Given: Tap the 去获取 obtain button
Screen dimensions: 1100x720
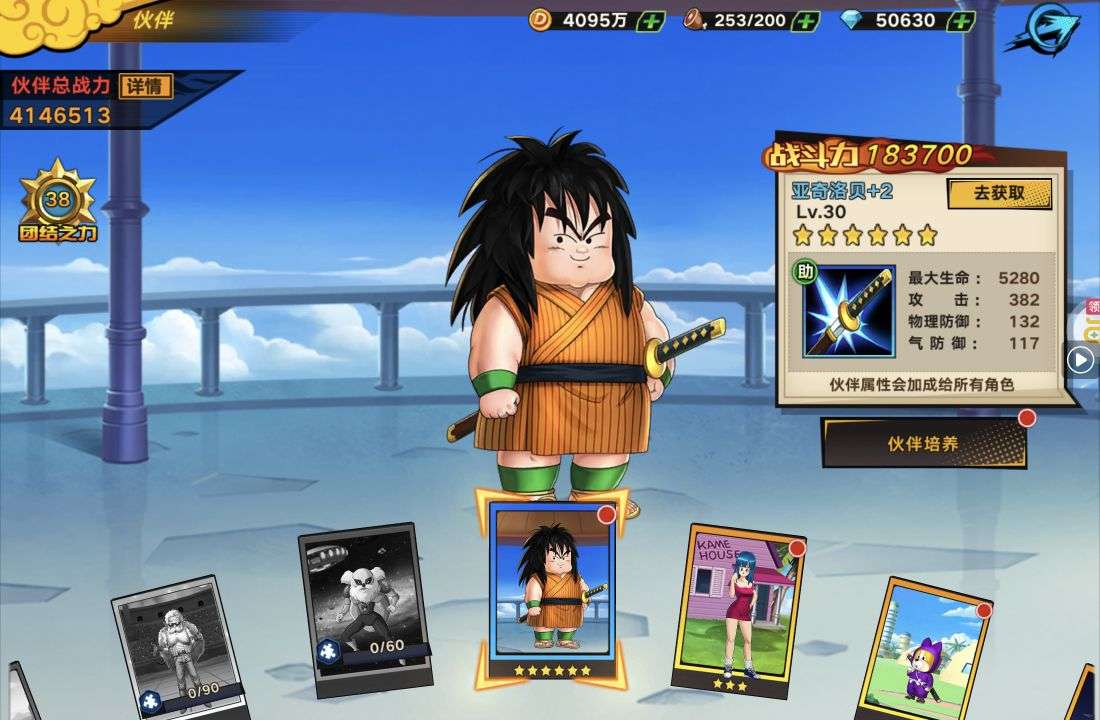Looking at the screenshot, I should (999, 194).
